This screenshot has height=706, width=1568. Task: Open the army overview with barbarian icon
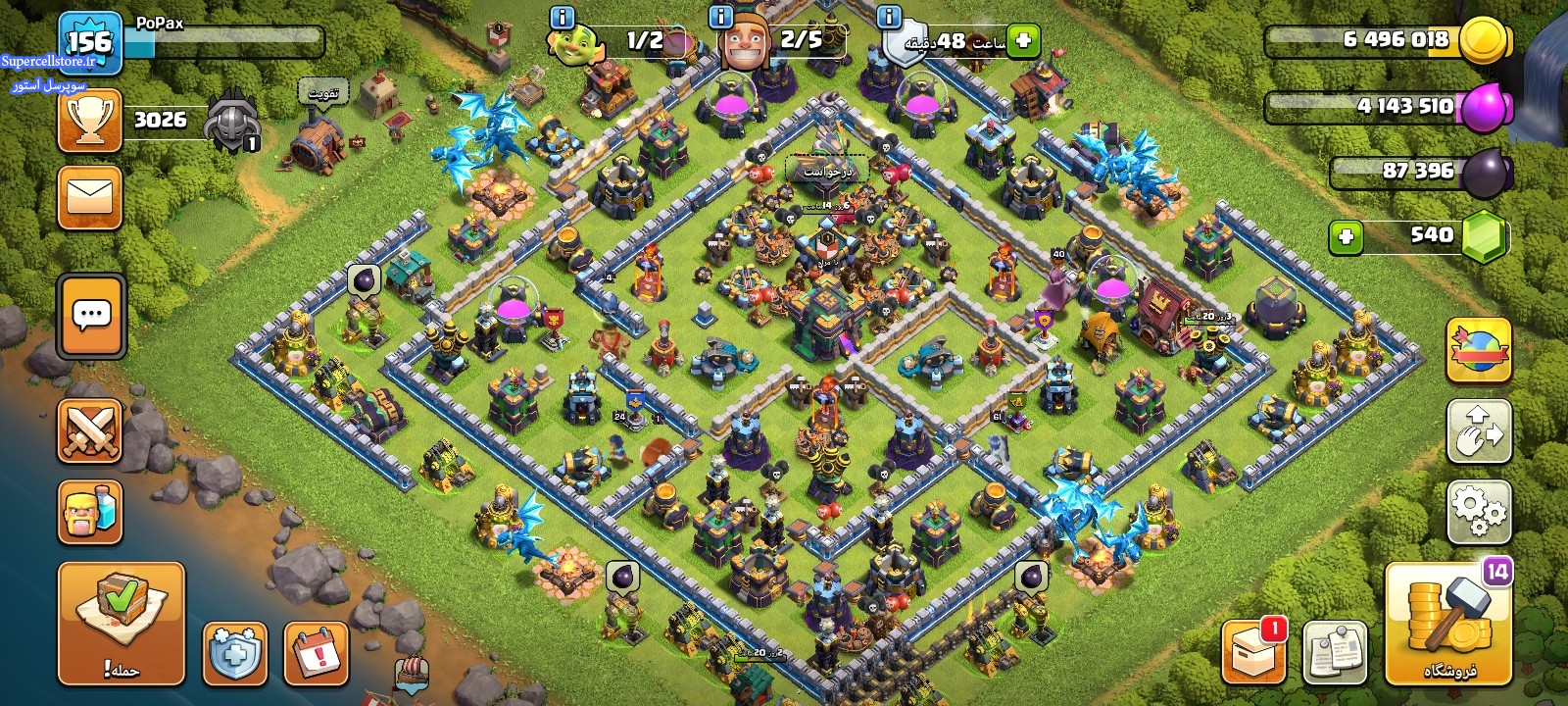(90, 511)
